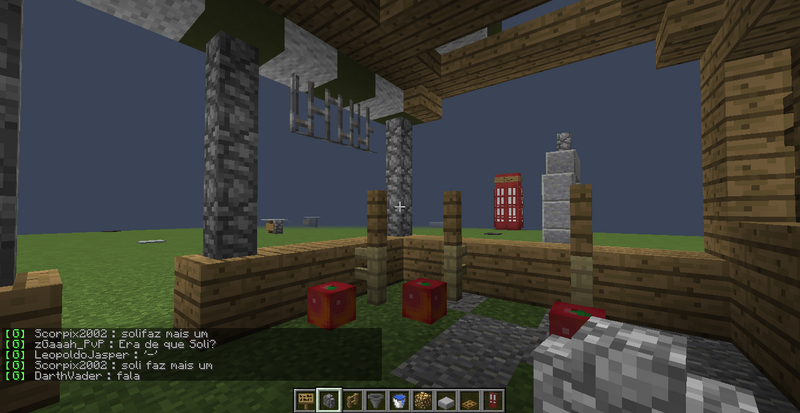Select the cobblestone wall hotbar slot

329,400
